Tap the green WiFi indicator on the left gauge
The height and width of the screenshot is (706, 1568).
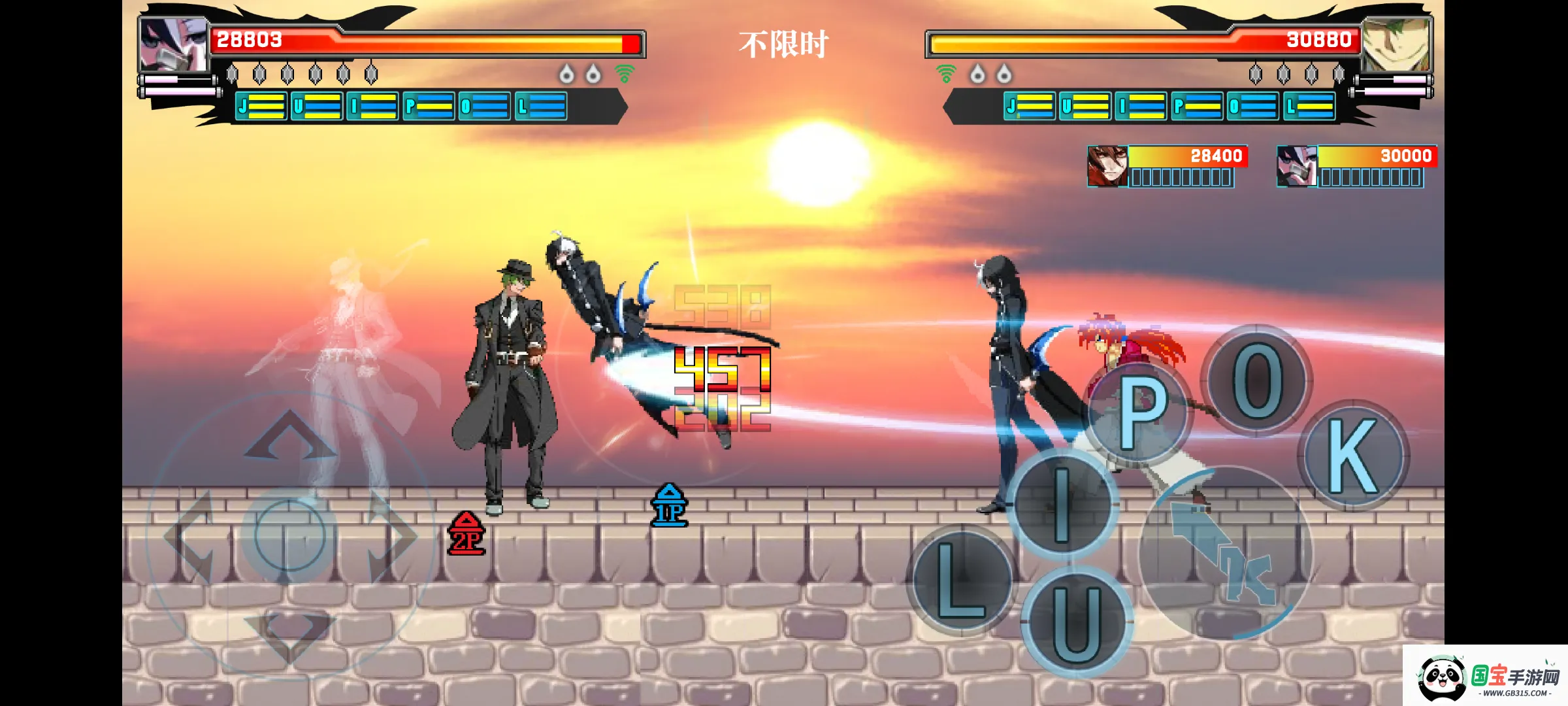[625, 74]
